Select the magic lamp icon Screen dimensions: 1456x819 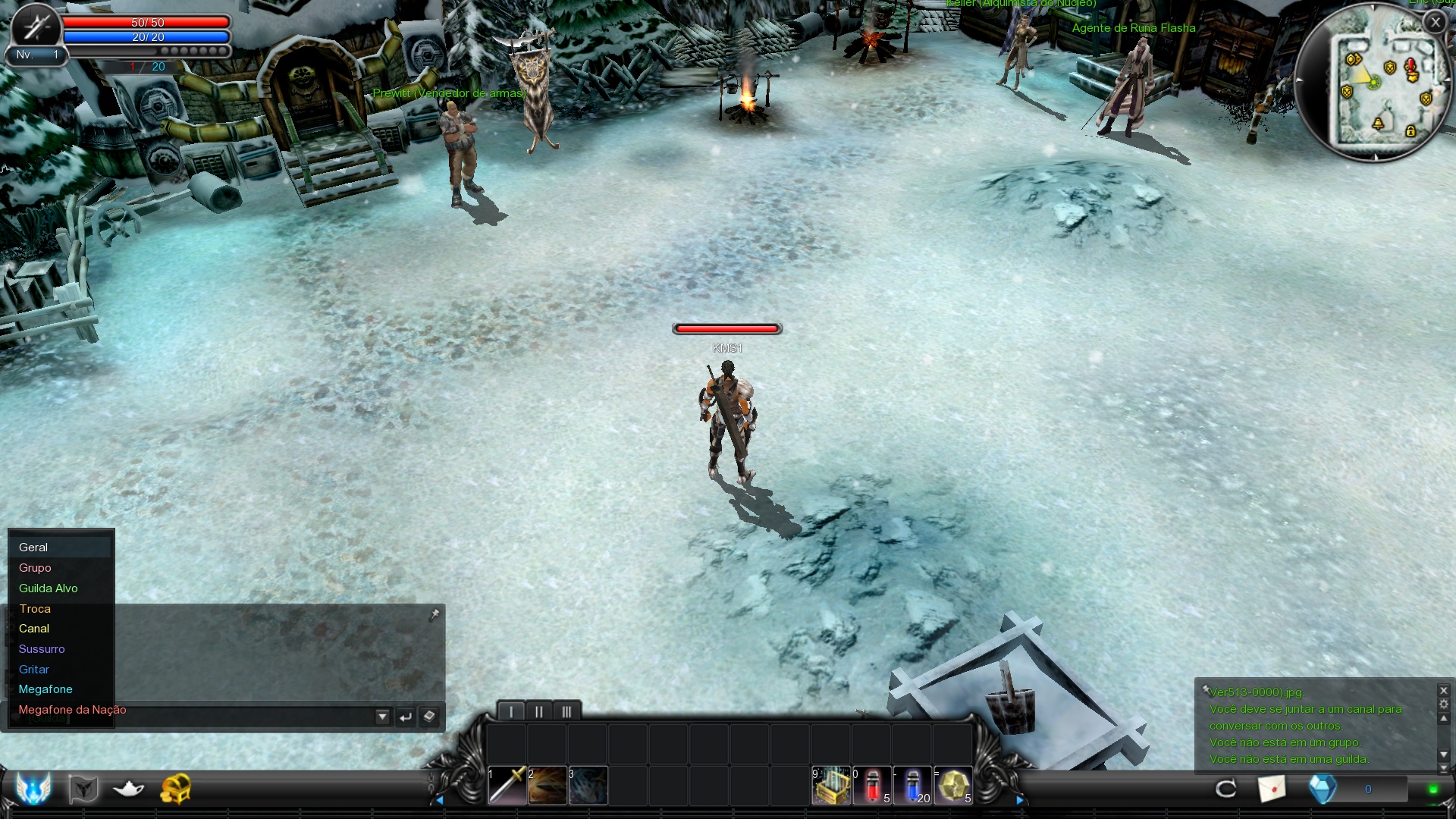click(x=127, y=790)
